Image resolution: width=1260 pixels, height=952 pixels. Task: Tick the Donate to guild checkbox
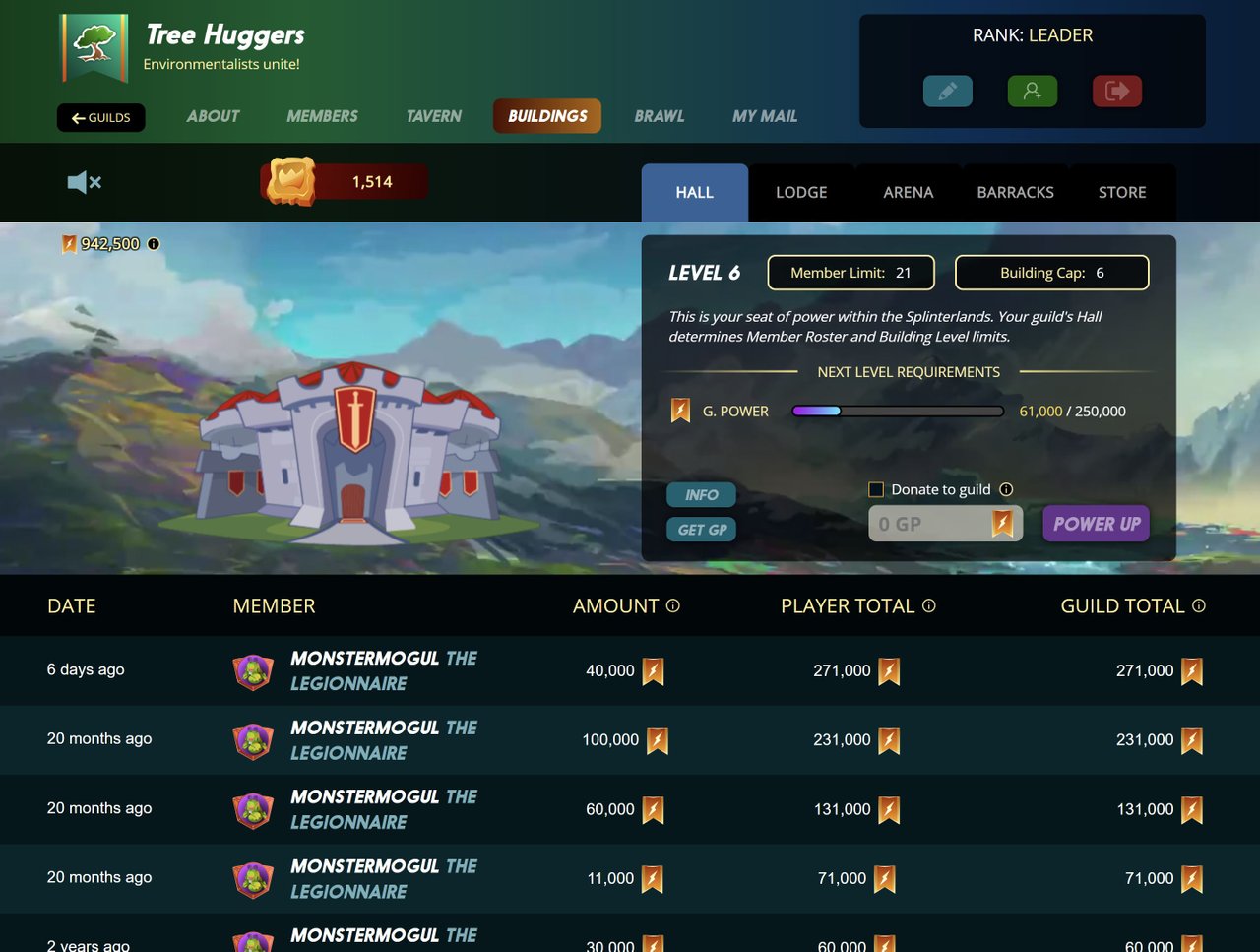click(876, 490)
